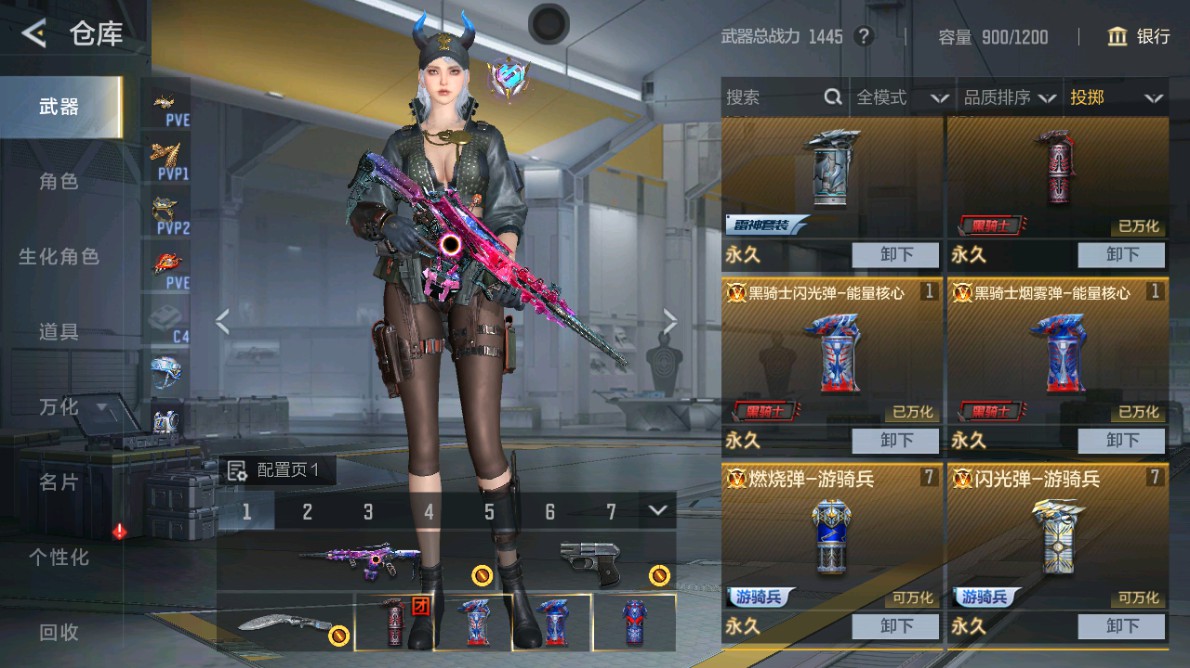1190x668 pixels.
Task: Unequip 燃烧弹-游骑兵 with its 卸下 button
Action: pos(896,627)
